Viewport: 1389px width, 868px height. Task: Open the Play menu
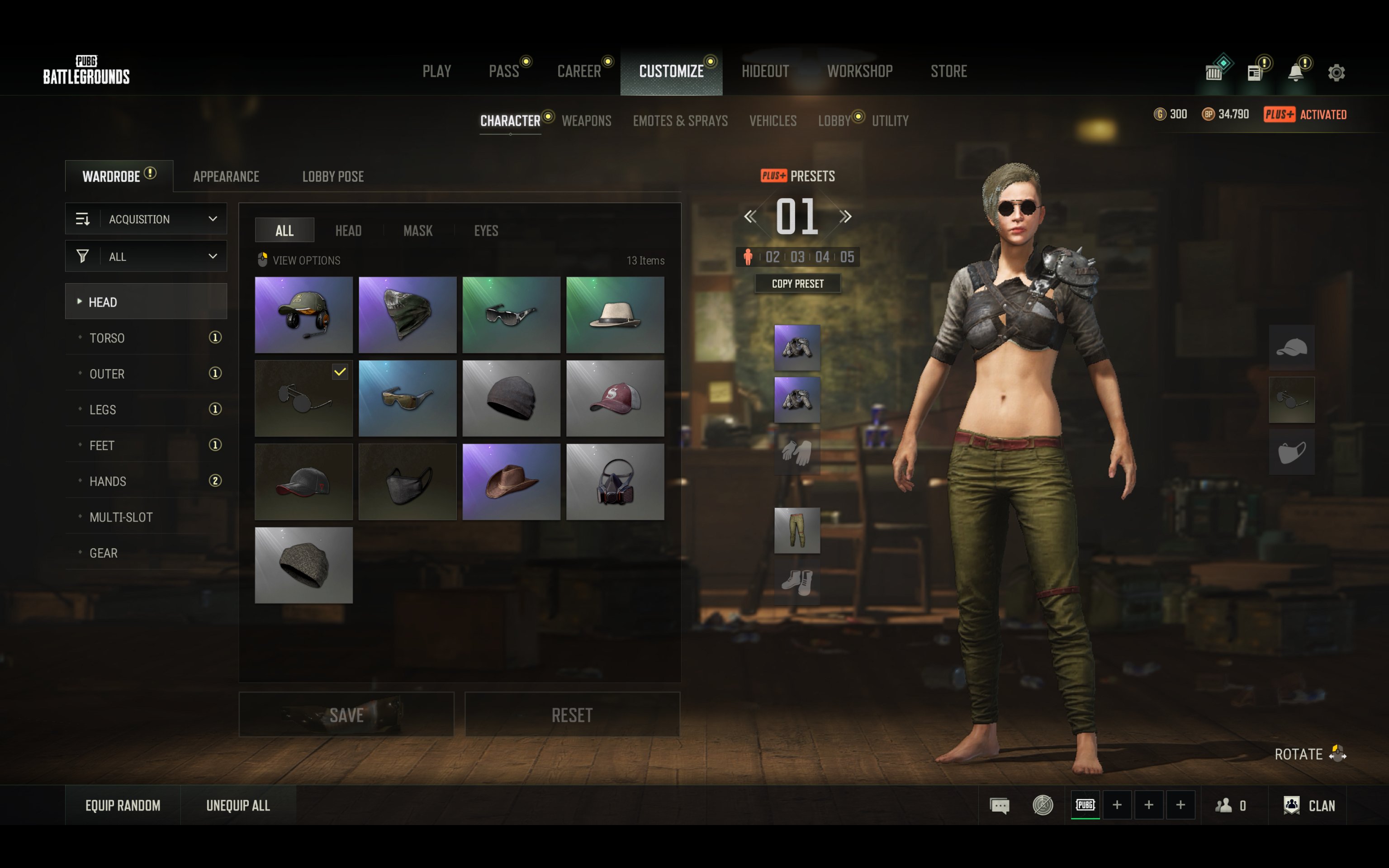436,71
